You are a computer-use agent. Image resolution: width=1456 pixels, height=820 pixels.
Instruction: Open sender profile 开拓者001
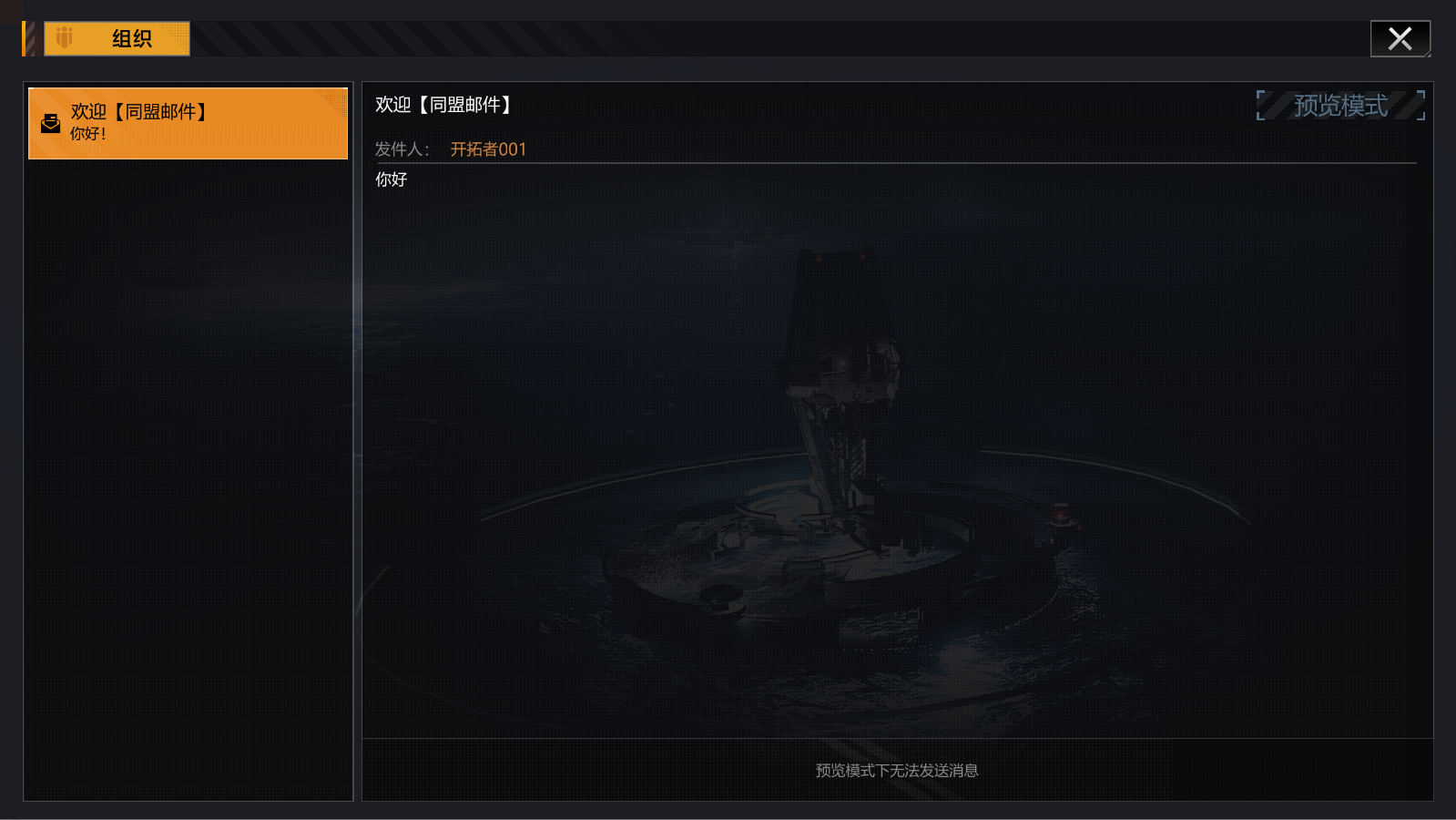point(489,149)
